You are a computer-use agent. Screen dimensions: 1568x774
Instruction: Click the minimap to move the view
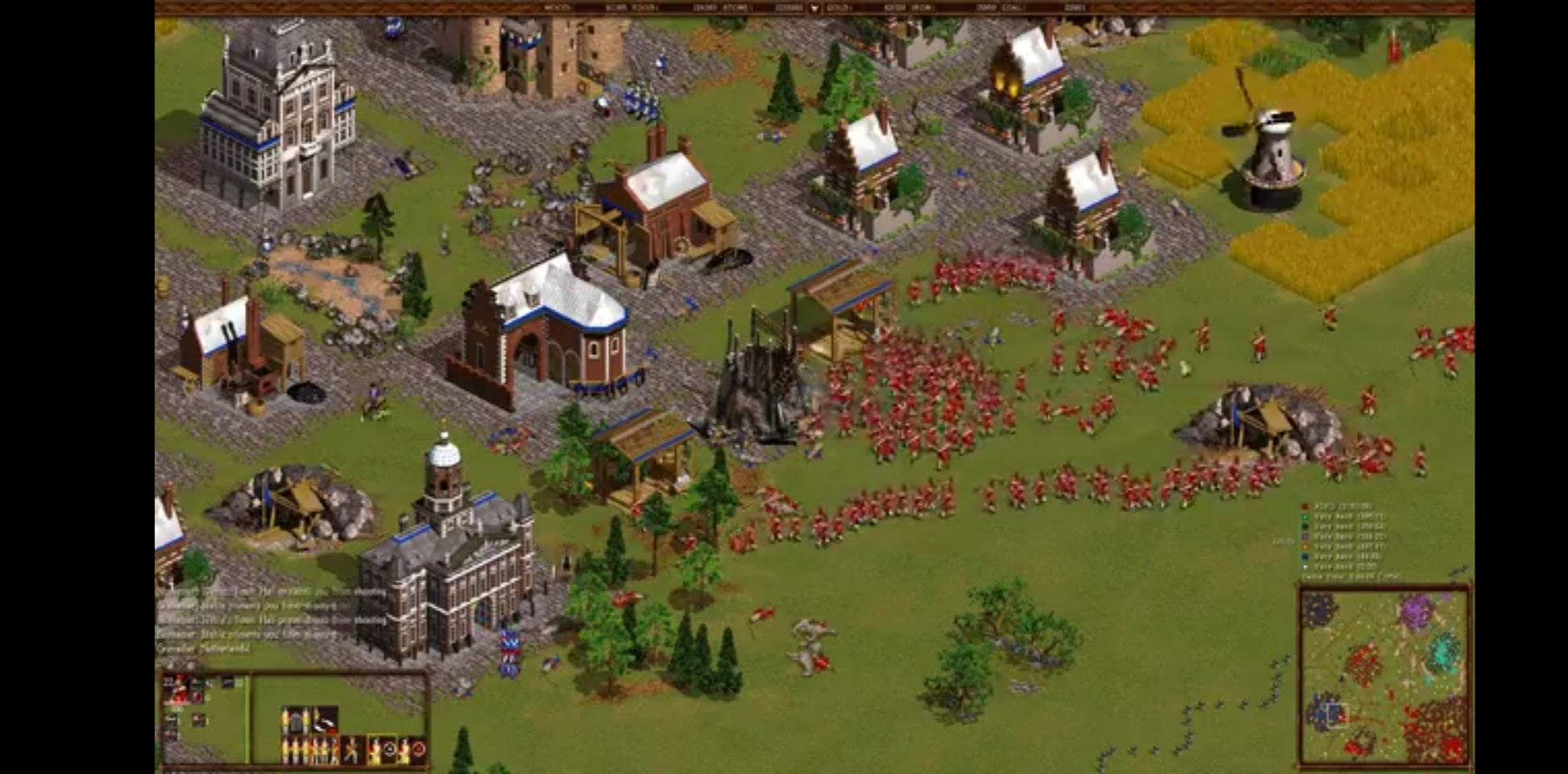1383,676
